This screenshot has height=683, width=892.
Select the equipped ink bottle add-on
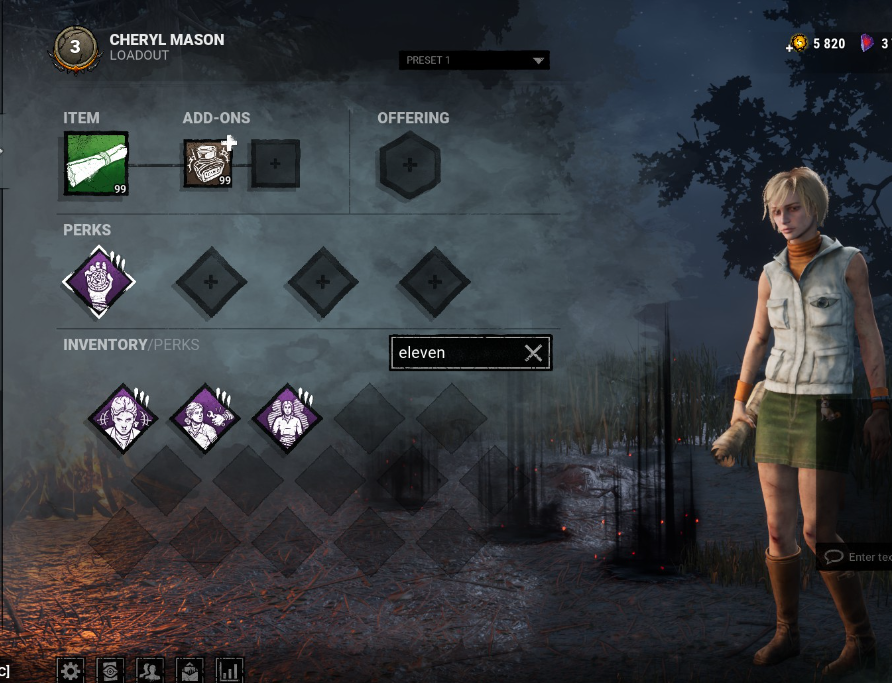pyautogui.click(x=208, y=163)
